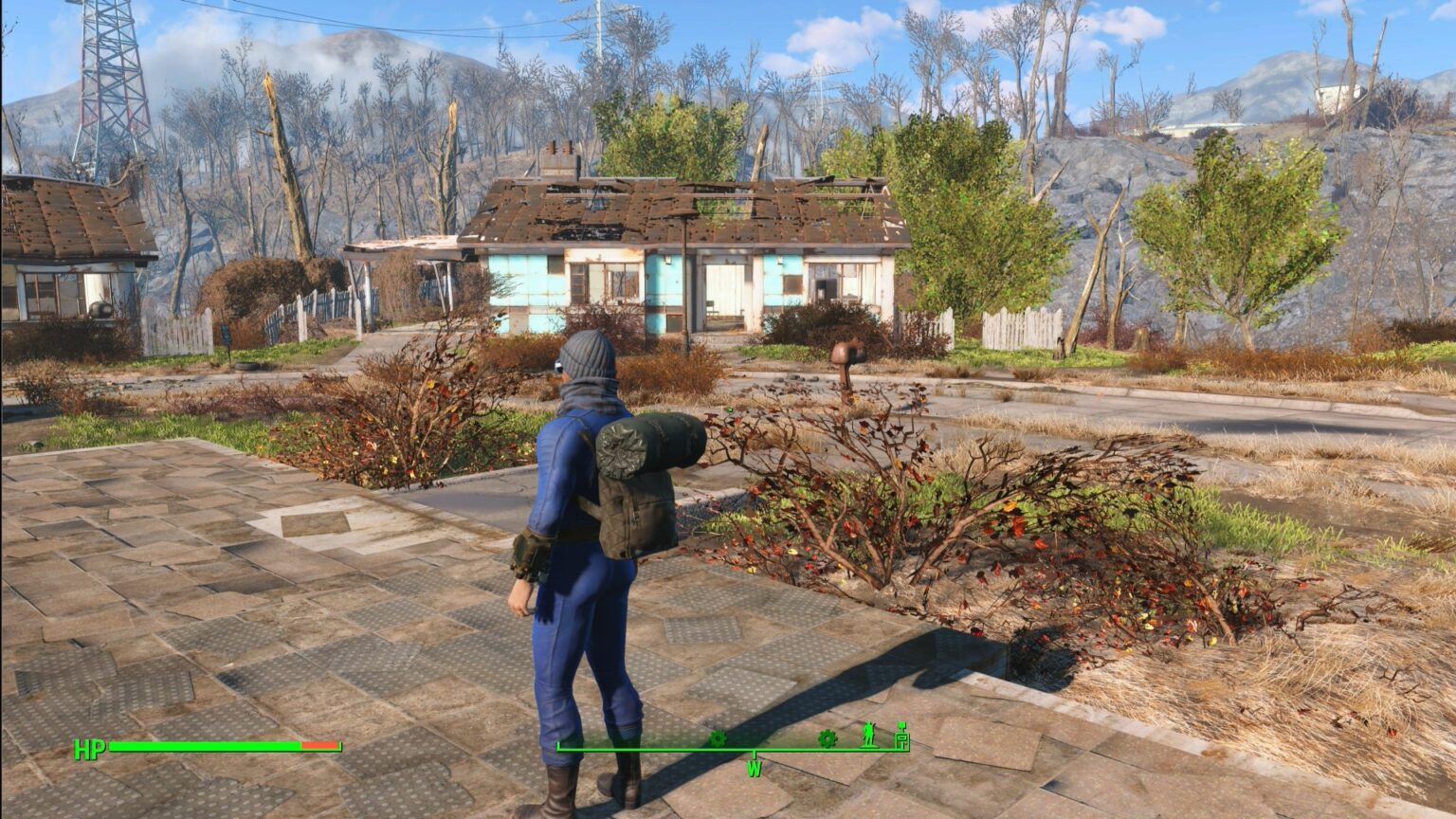
Task: Select the left gear settlement marker on compass
Action: click(719, 738)
